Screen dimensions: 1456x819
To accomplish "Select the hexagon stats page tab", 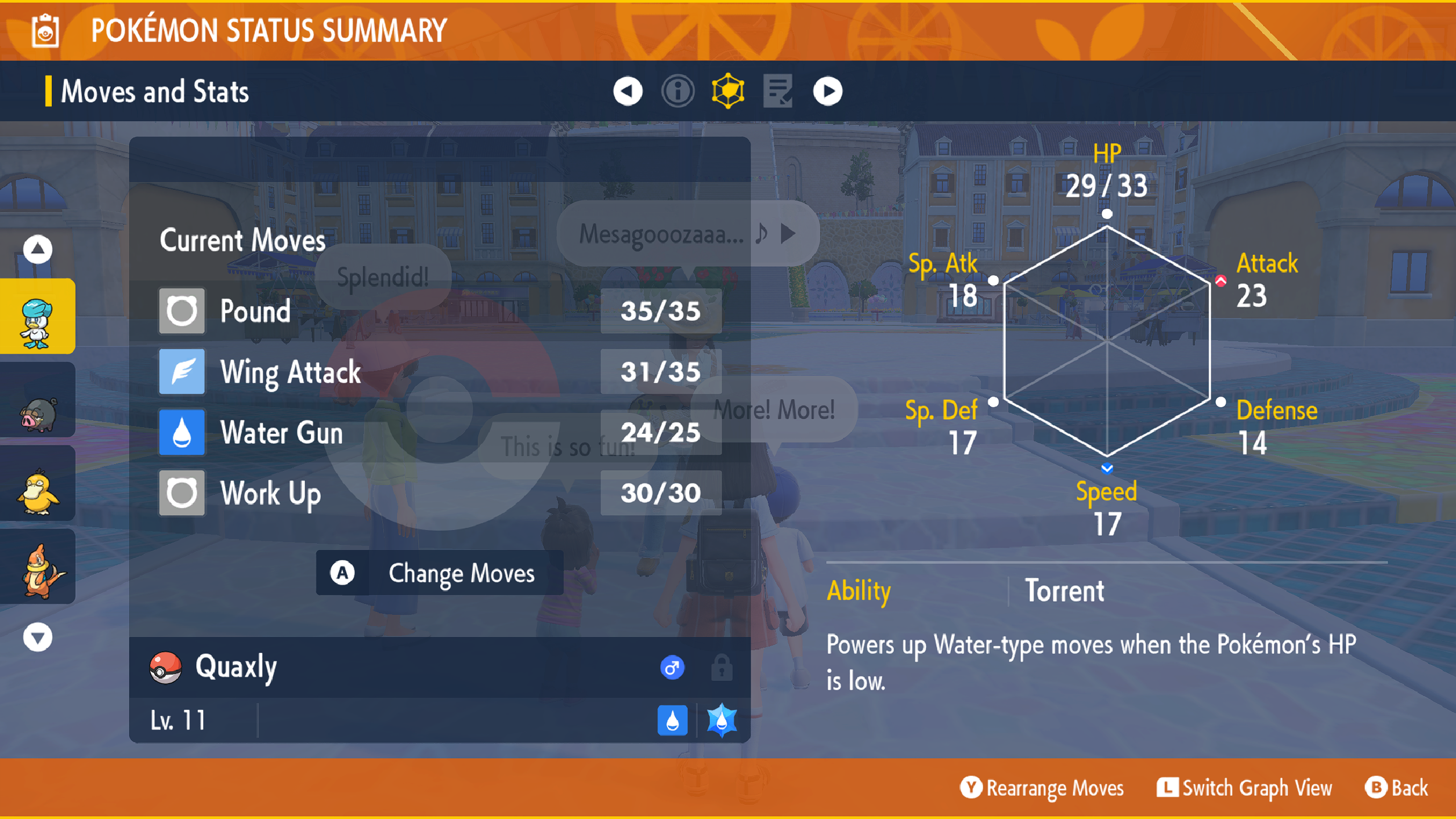I will 727,91.
